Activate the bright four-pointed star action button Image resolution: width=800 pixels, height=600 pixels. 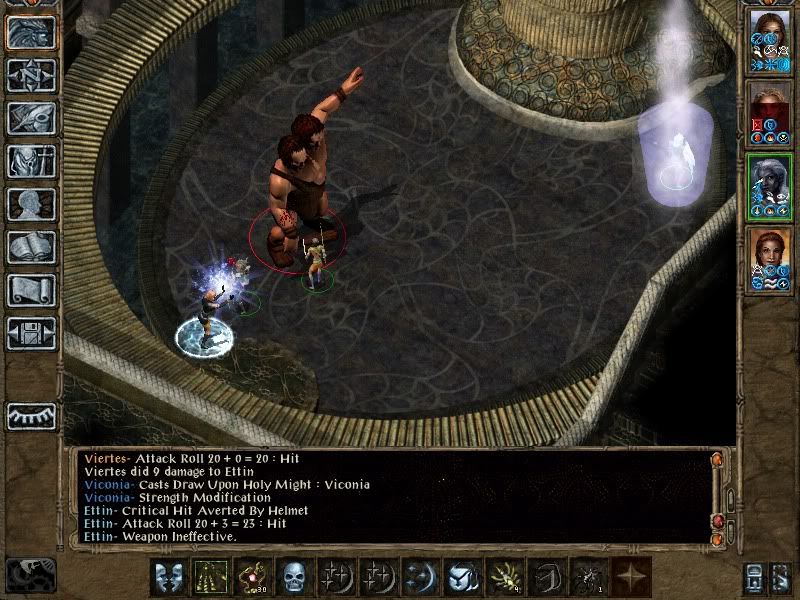[629, 577]
